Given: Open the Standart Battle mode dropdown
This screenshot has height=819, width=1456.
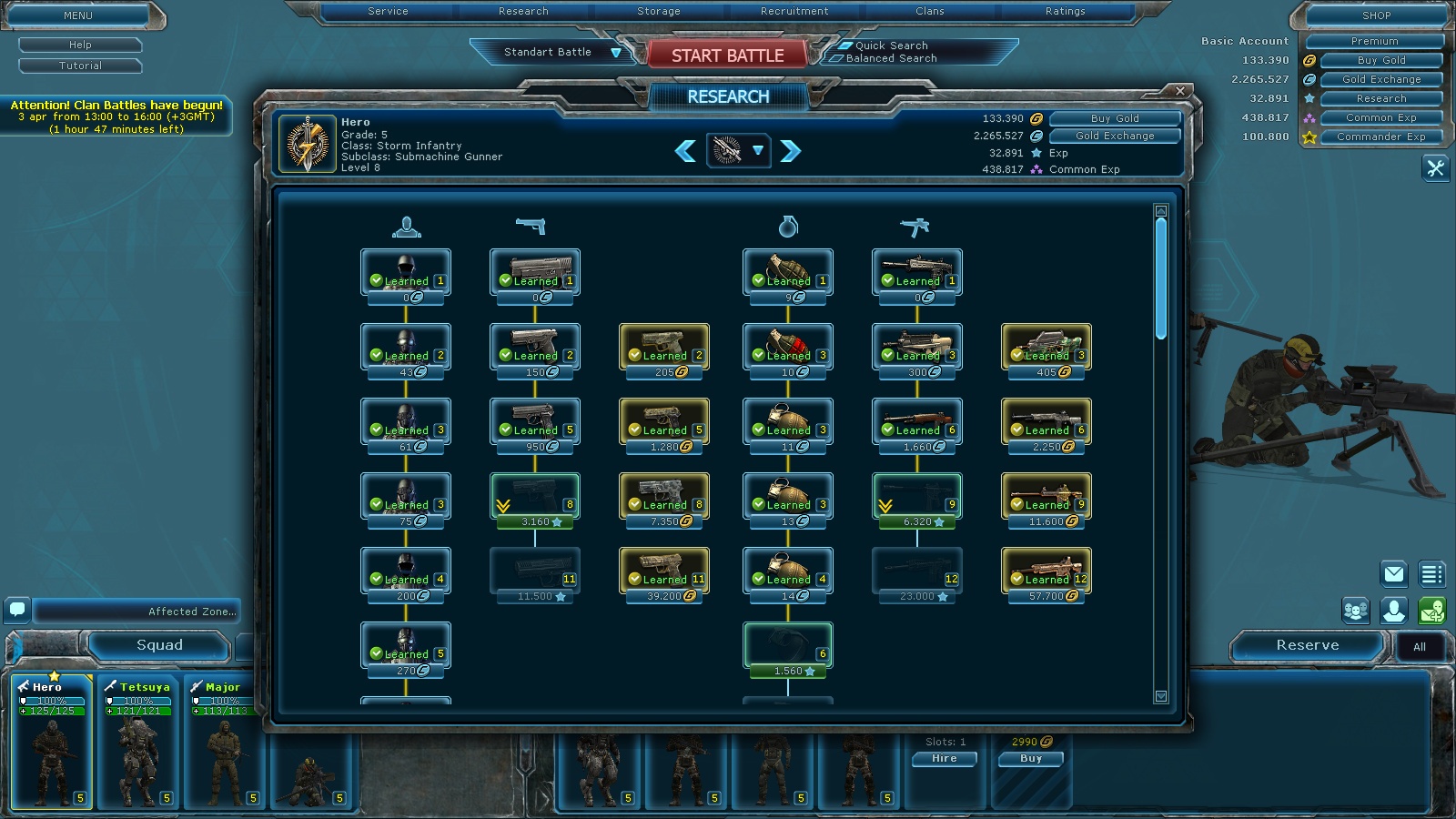Looking at the screenshot, I should pyautogui.click(x=616, y=53).
